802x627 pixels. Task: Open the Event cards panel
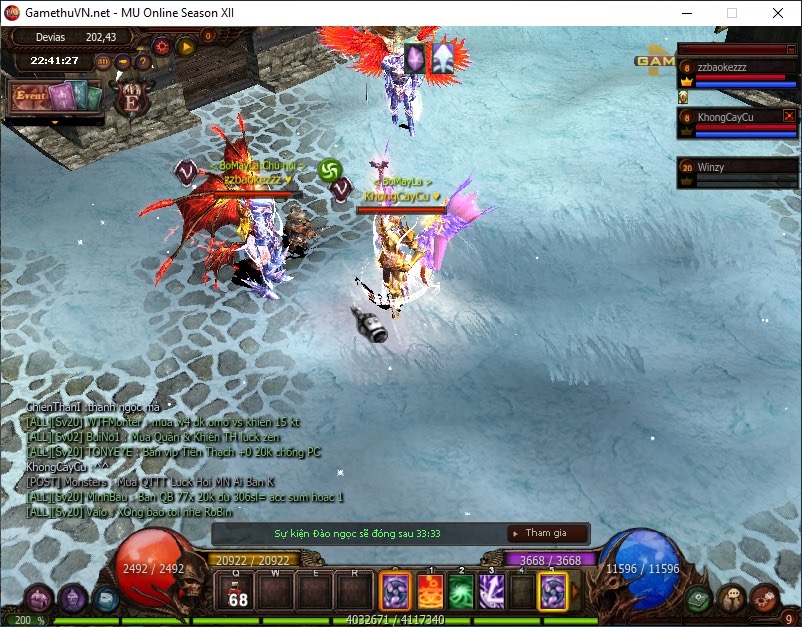[55, 98]
